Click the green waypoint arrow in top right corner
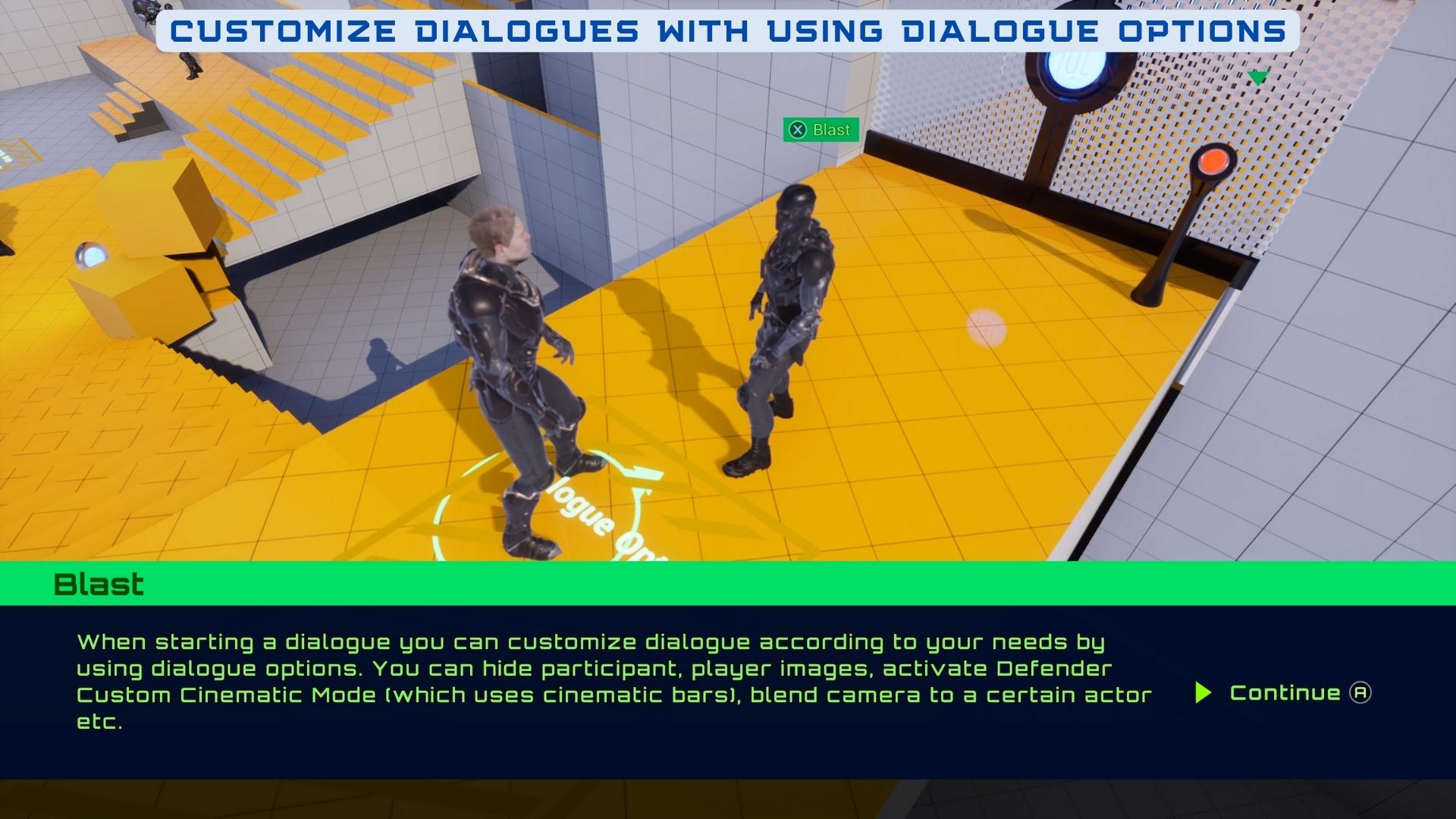The width and height of the screenshot is (1456, 819). tap(1257, 76)
